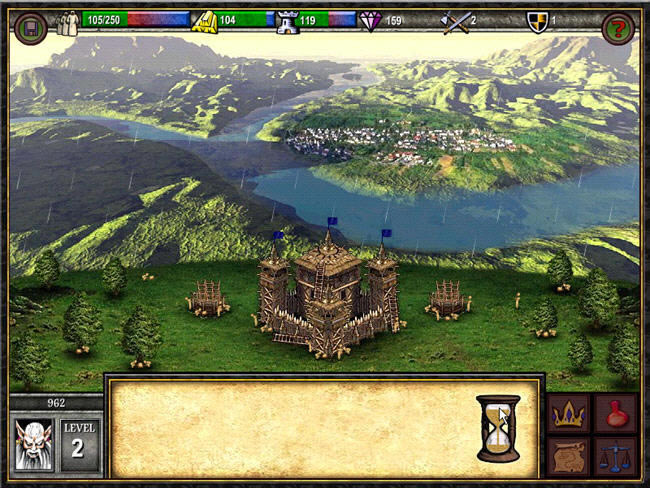Screen dimensions: 650x488
Task: Open the golden crown panel
Action: click(567, 413)
